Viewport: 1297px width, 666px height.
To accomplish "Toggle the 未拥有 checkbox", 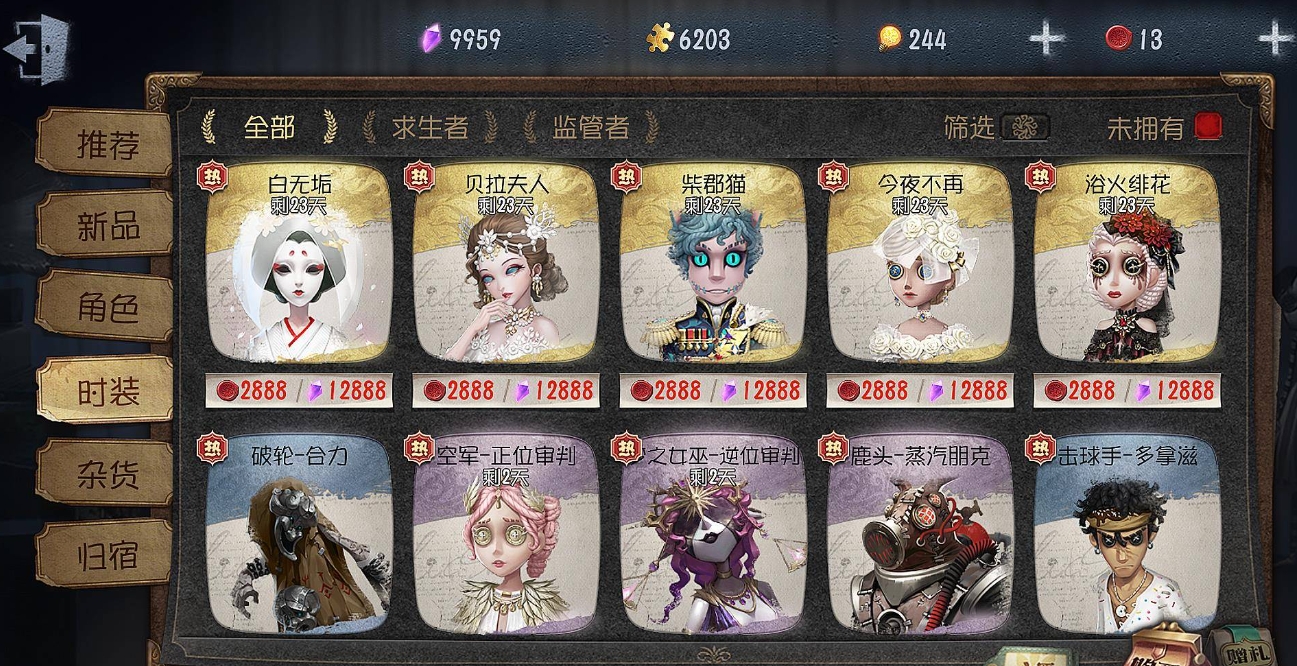I will [x=1208, y=127].
